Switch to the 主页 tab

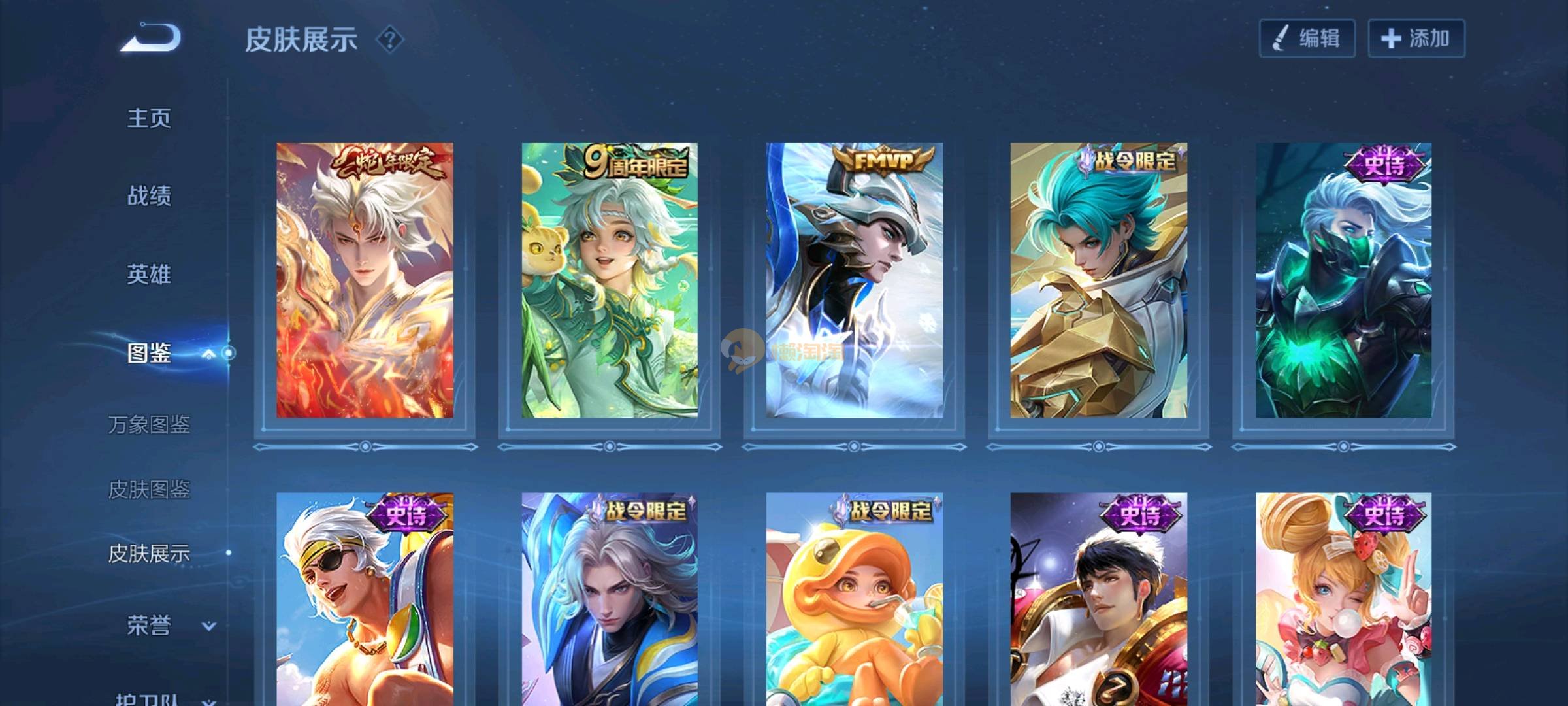coord(149,118)
